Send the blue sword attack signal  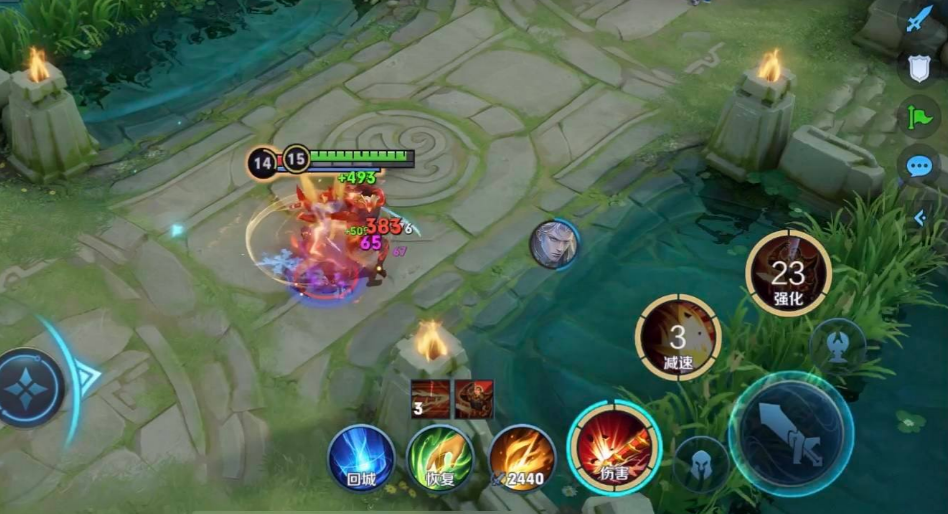[x=920, y=21]
